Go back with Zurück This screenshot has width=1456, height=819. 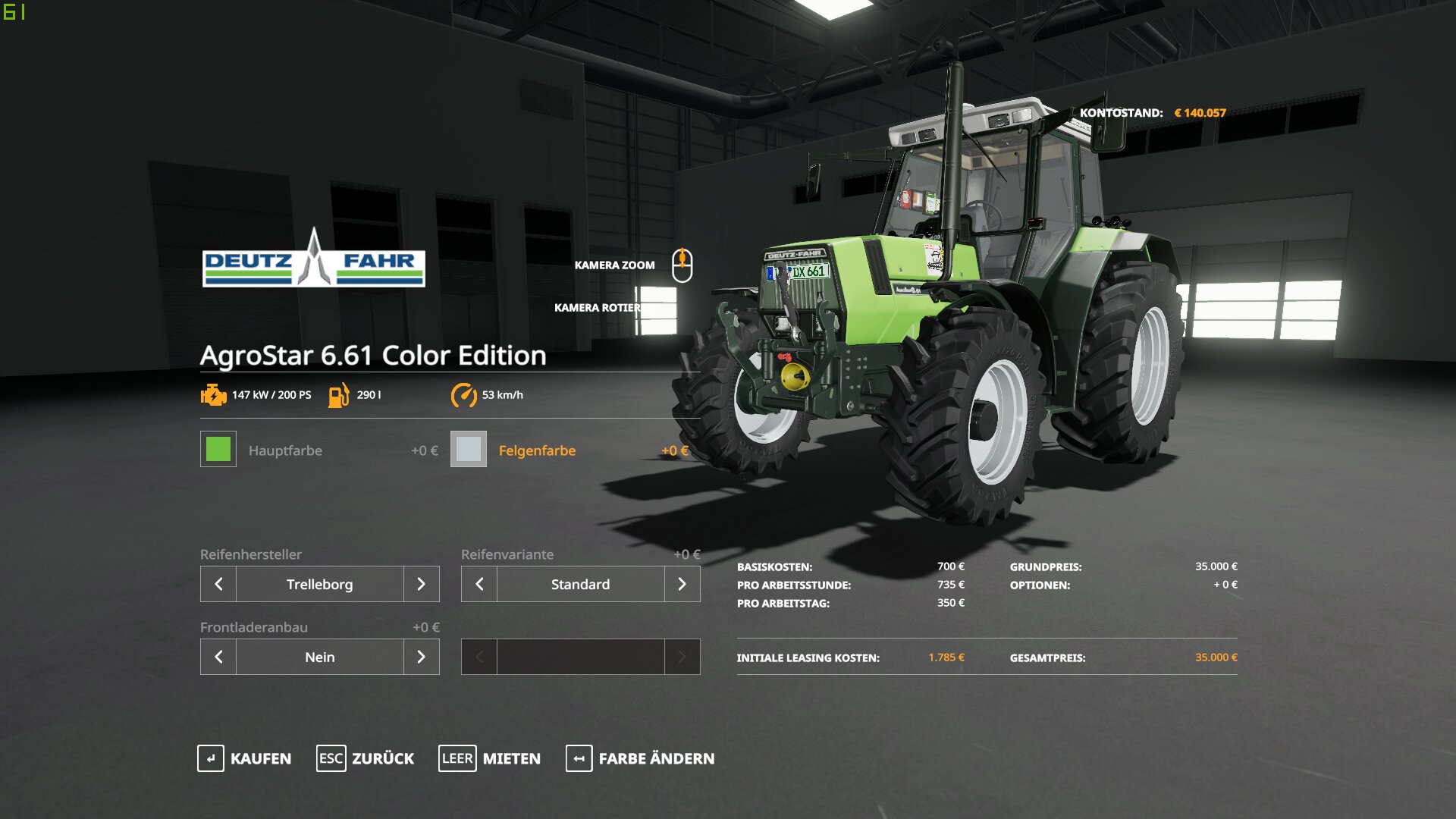[x=366, y=758]
